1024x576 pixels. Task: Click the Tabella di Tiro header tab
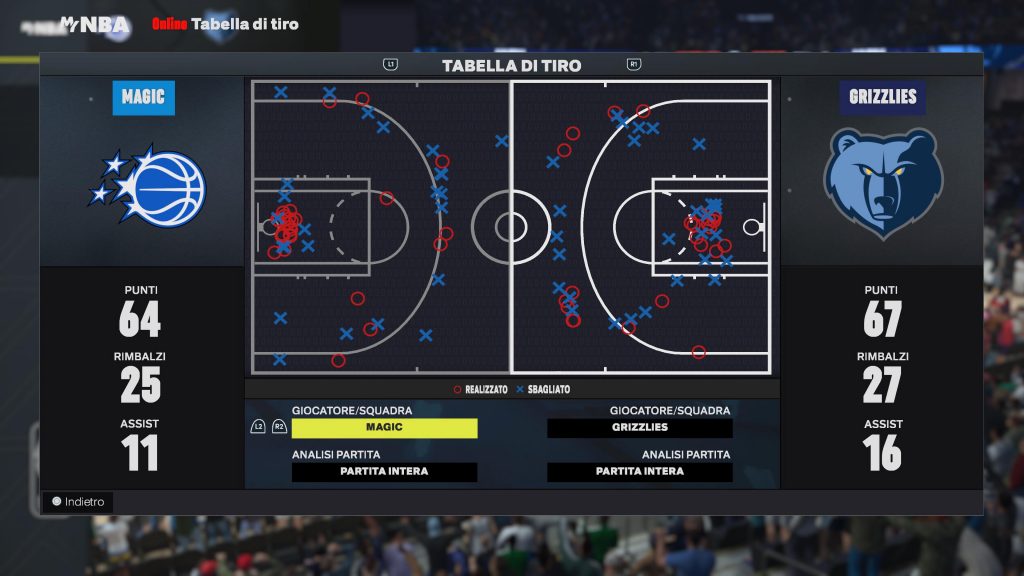point(511,66)
